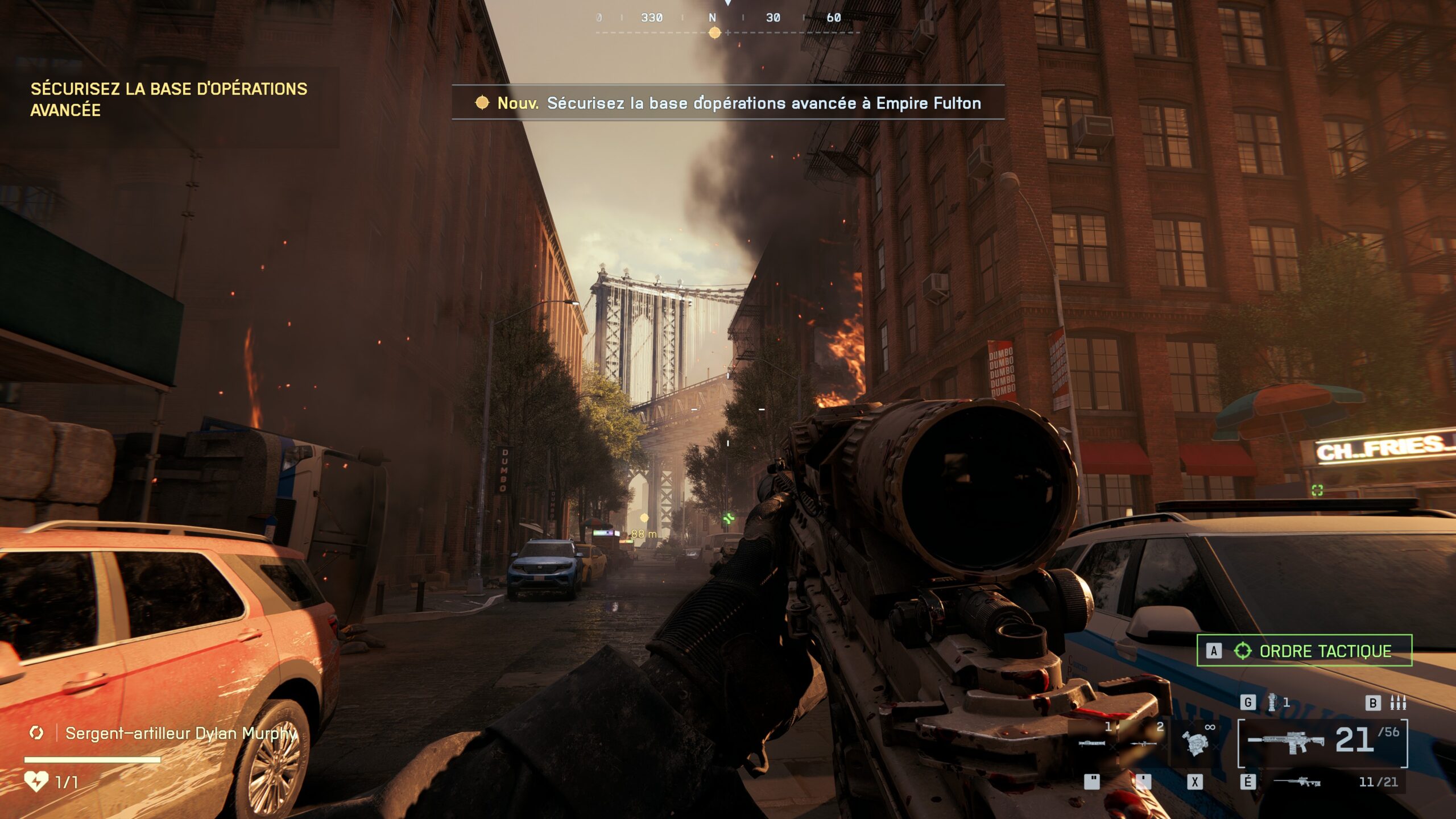Viewport: 1456px width, 819px height.
Task: Click the green squad marker near the rifle
Action: (729, 518)
